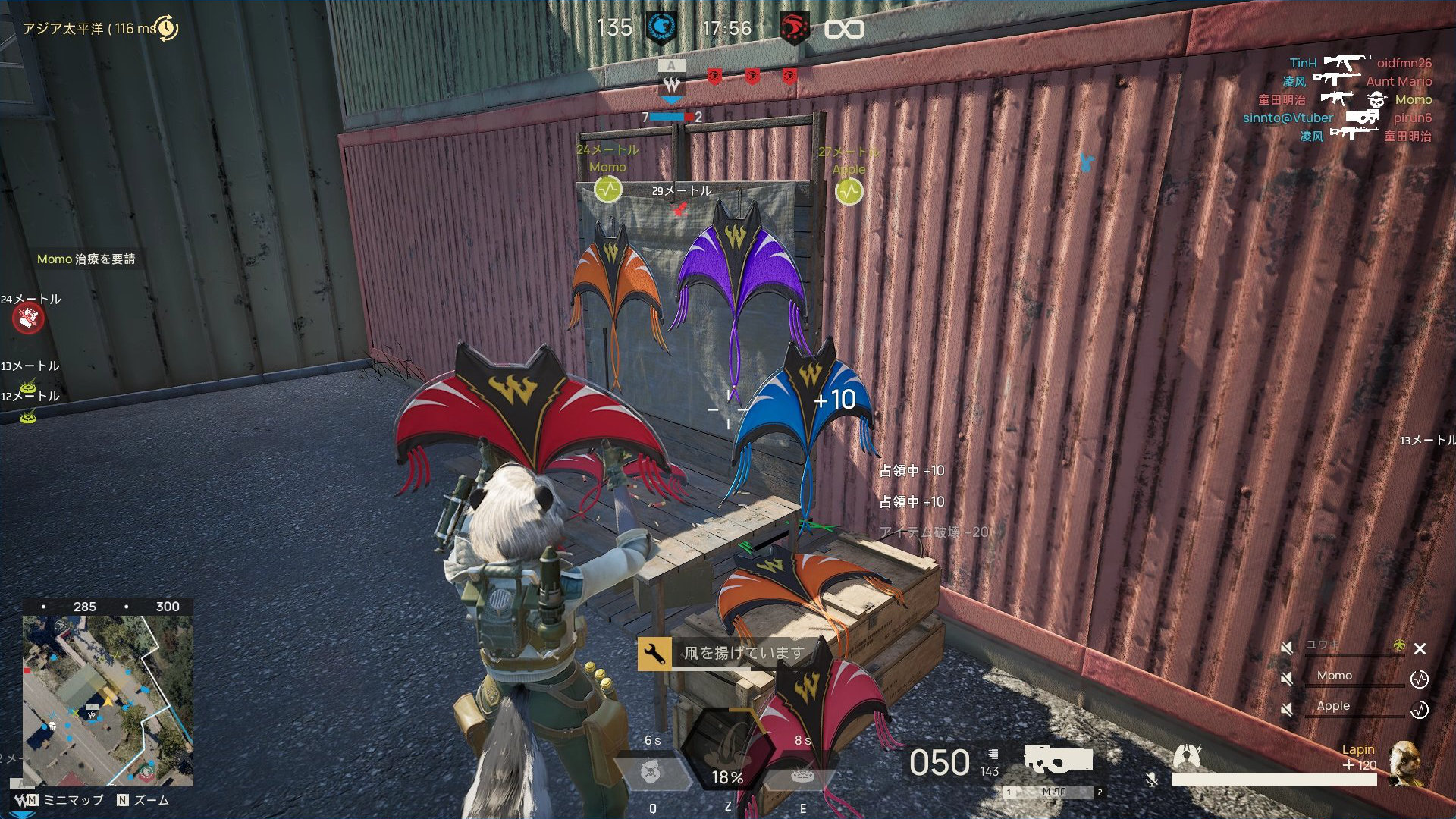This screenshot has width=1456, height=819.
Task: Select the central hexagon ultimate ability
Action: [726, 751]
